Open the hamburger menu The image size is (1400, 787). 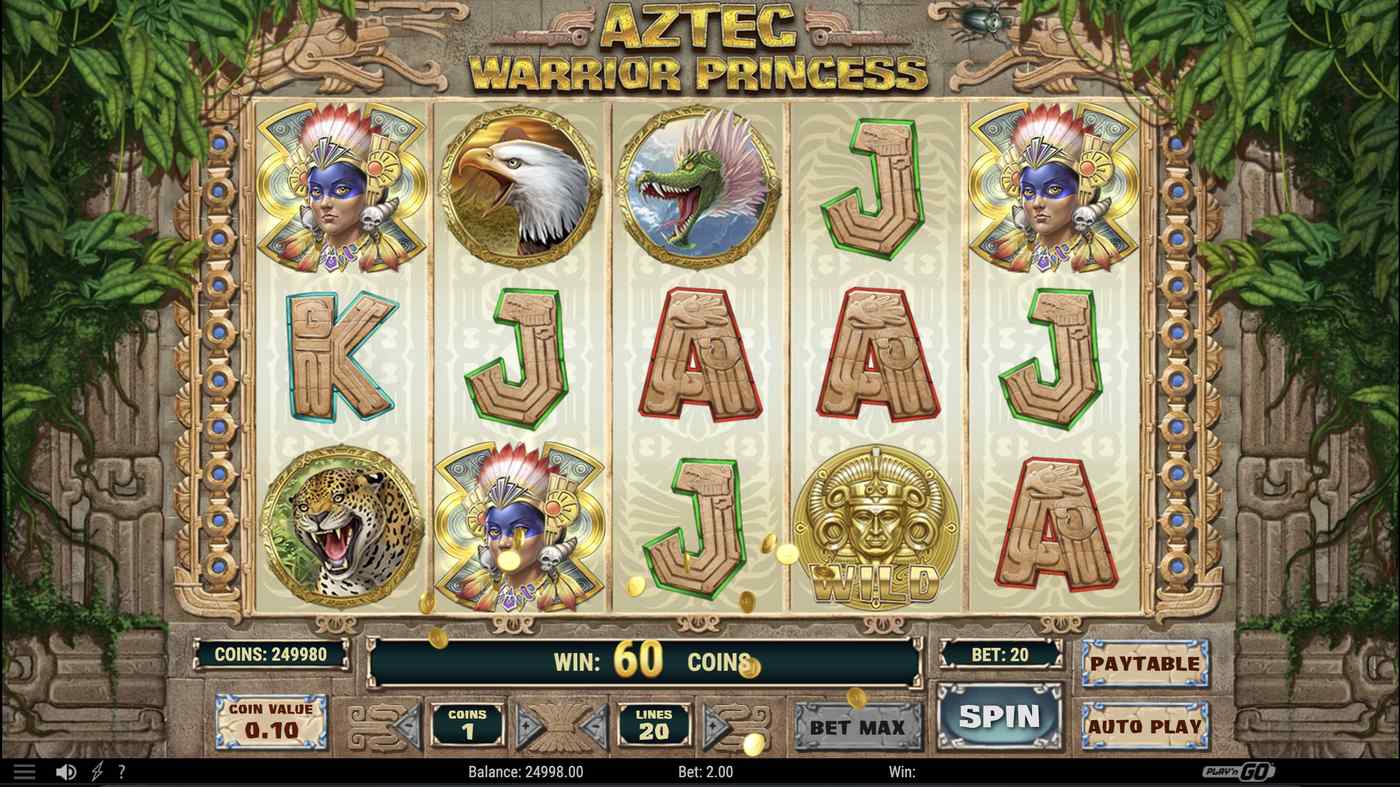pos(25,770)
